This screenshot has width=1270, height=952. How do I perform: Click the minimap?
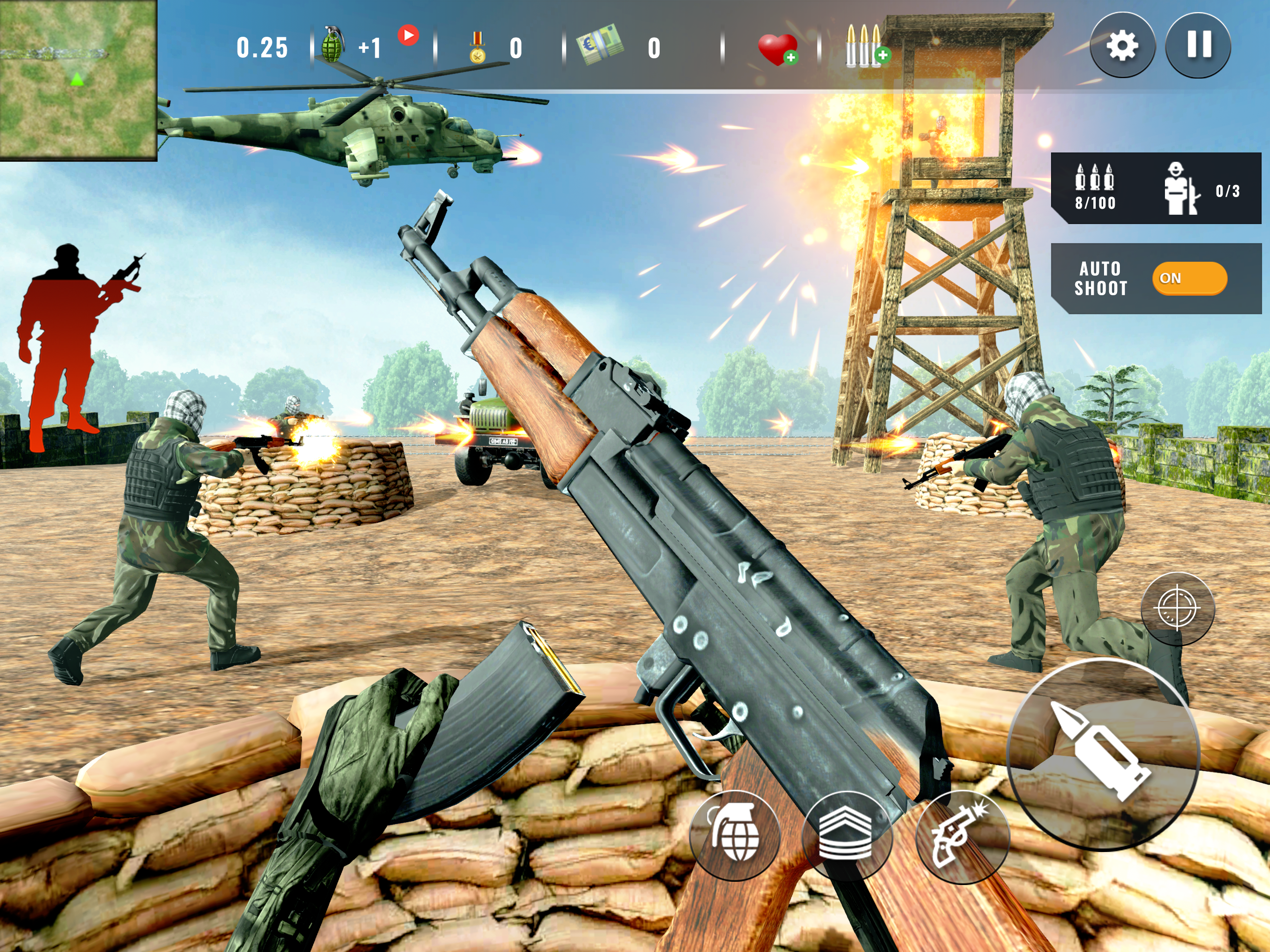[x=78, y=79]
